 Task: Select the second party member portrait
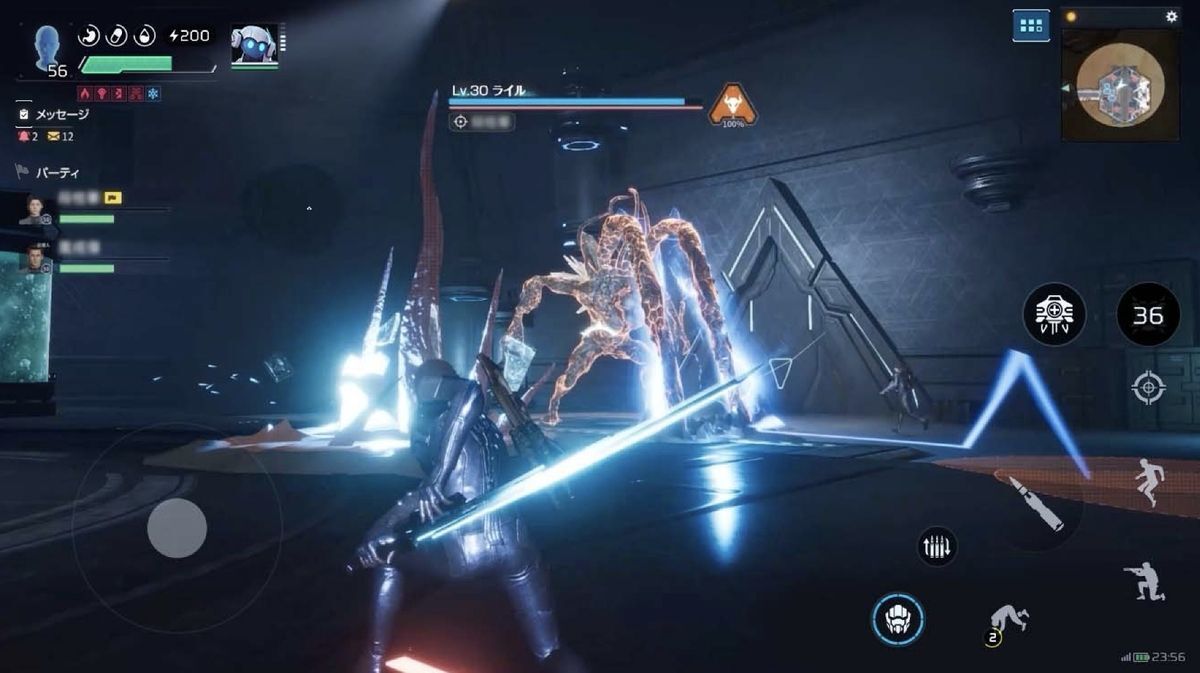pos(34,260)
